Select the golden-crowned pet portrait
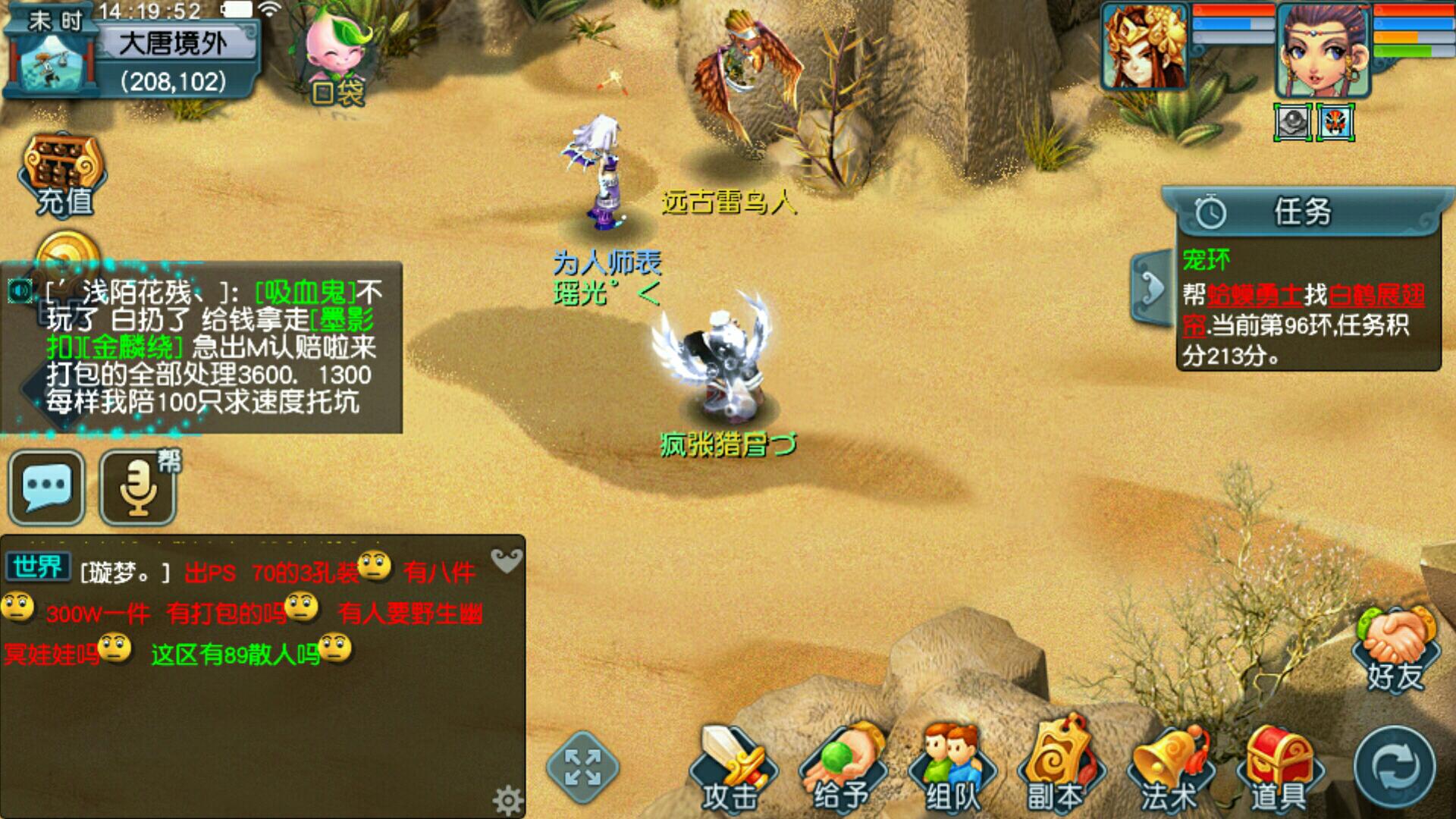 pyautogui.click(x=1145, y=47)
